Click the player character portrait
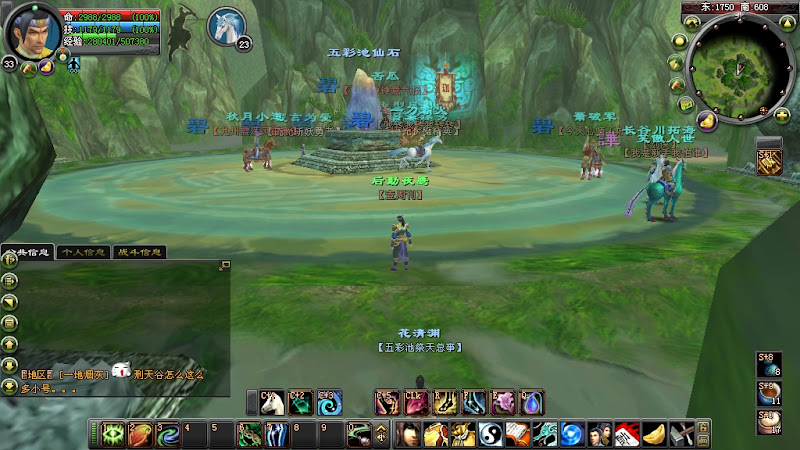 (30, 31)
